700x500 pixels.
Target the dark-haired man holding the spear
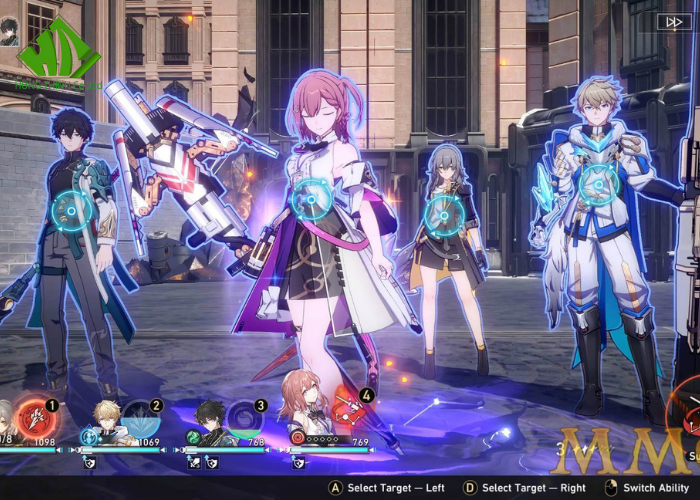click(72, 211)
